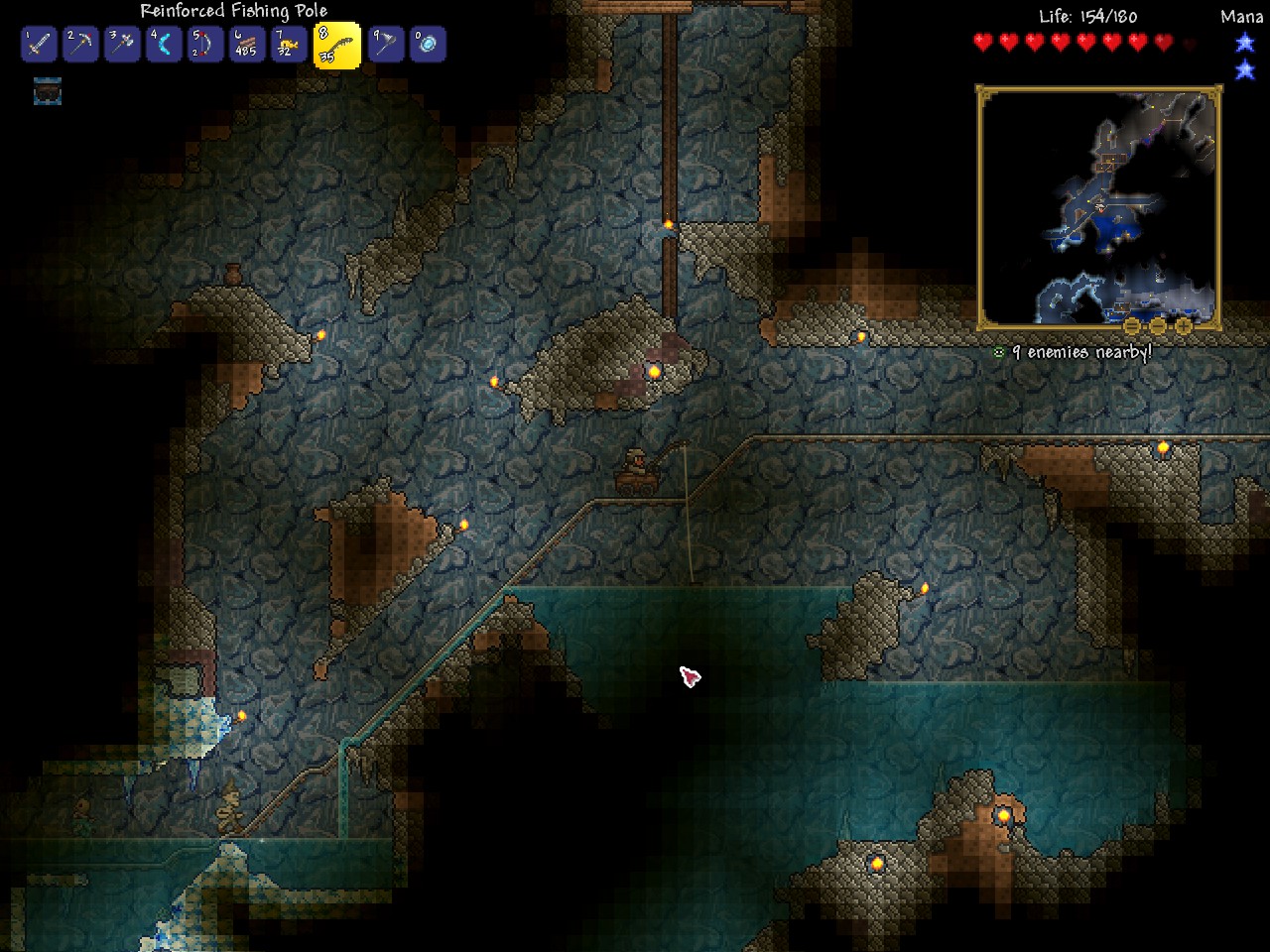Select the sword in hotbar slot 1
Viewport: 1270px width, 952px height.
point(38,45)
